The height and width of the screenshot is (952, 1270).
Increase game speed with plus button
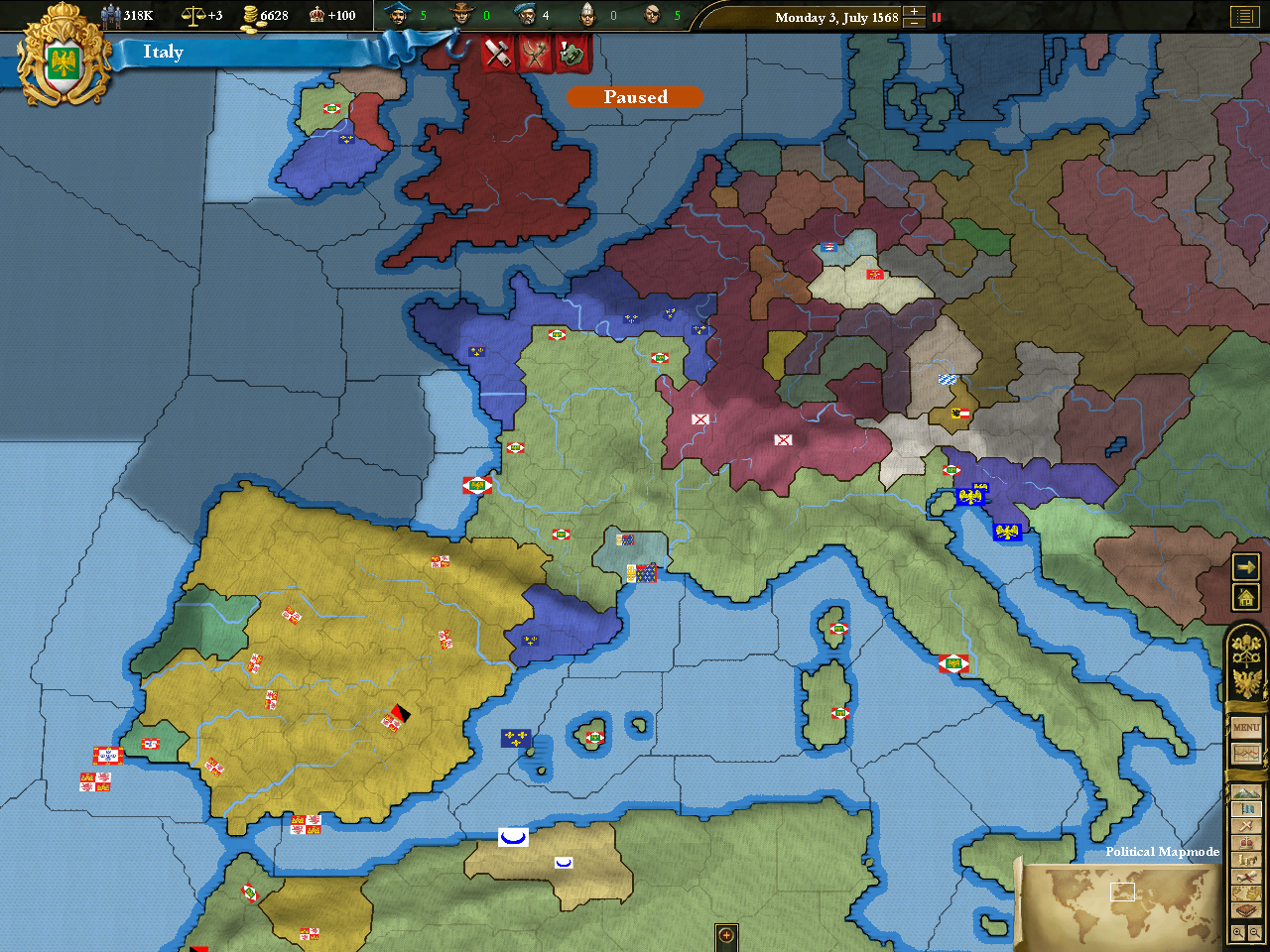pos(915,11)
